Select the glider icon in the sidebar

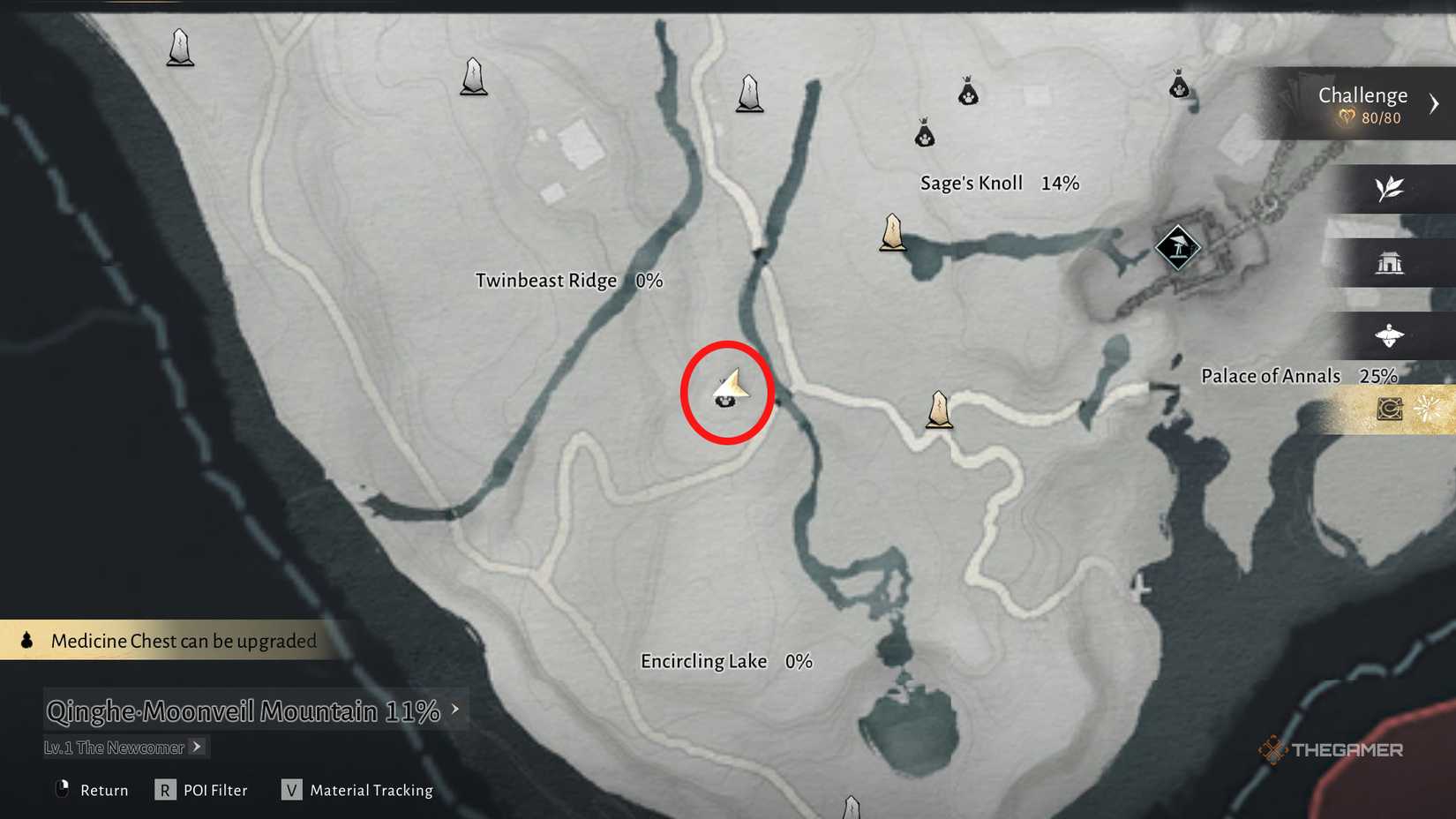(1391, 336)
